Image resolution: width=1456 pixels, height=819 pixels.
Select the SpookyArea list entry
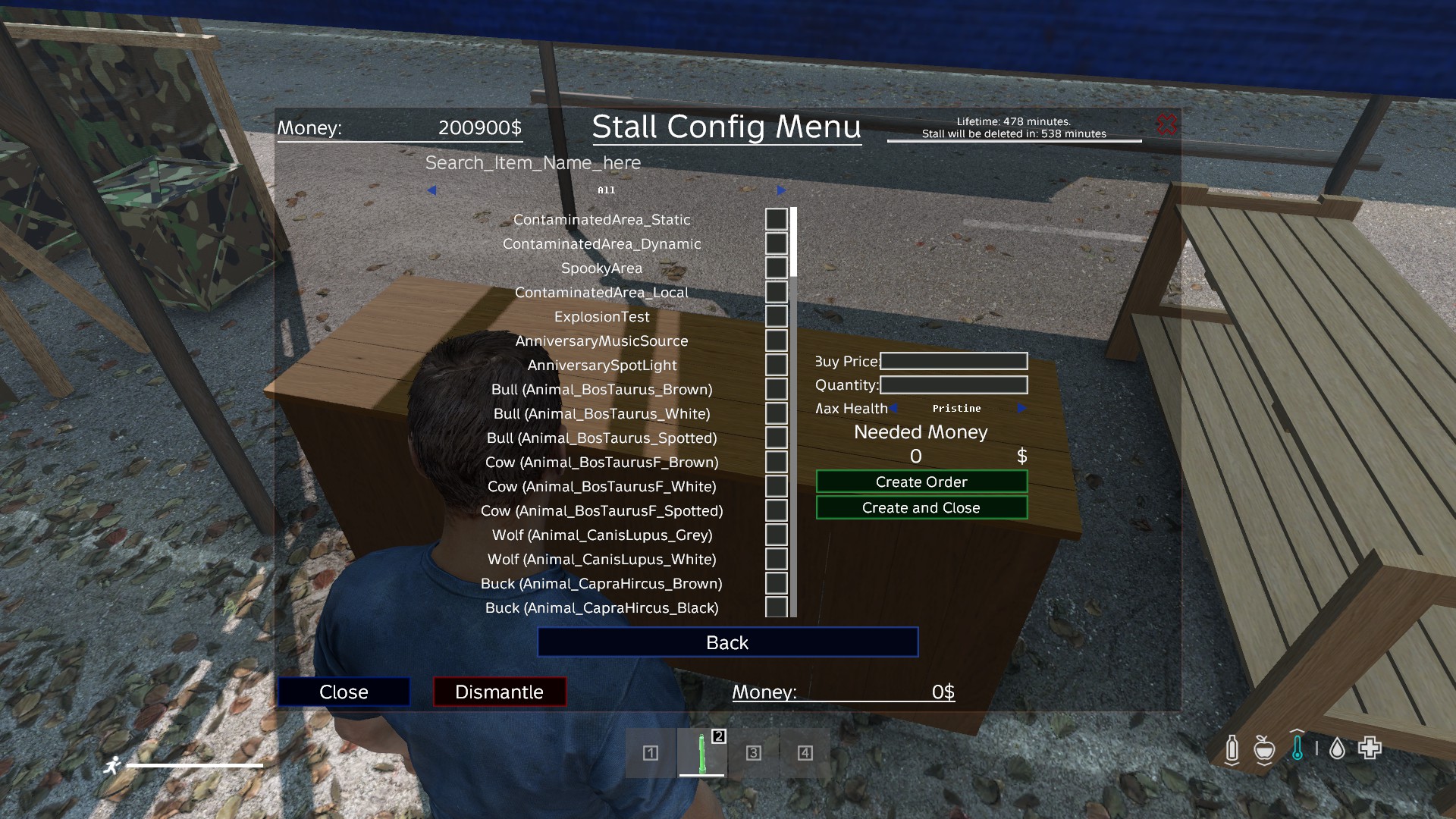601,268
